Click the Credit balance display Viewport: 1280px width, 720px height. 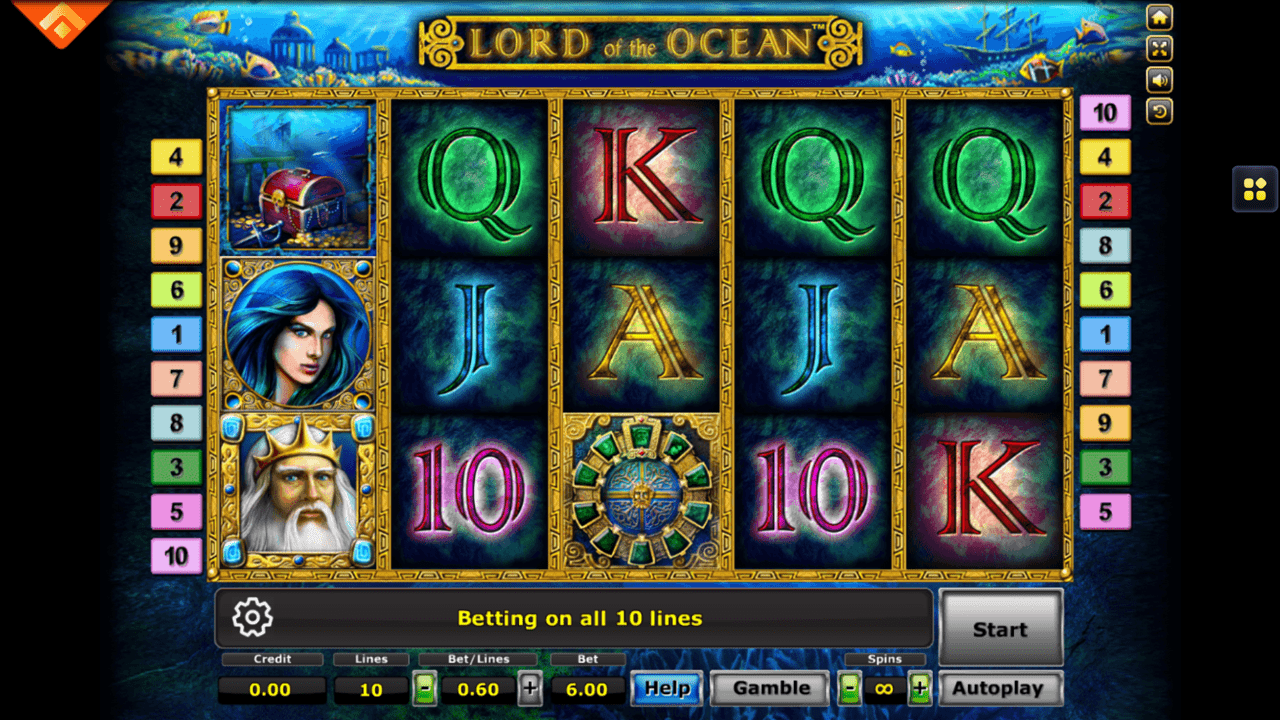272,688
